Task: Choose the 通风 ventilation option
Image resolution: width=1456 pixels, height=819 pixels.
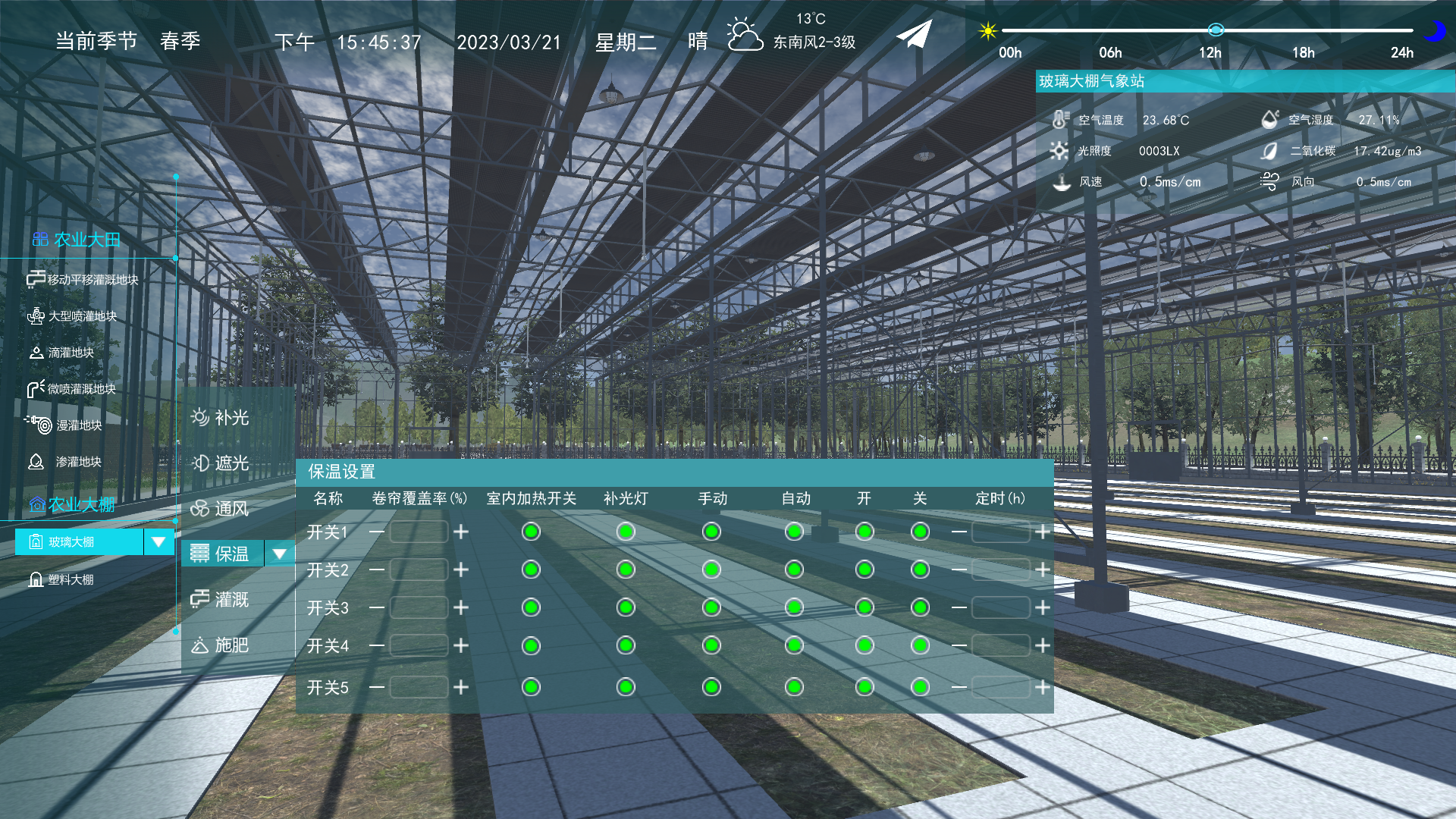Action: (x=221, y=509)
